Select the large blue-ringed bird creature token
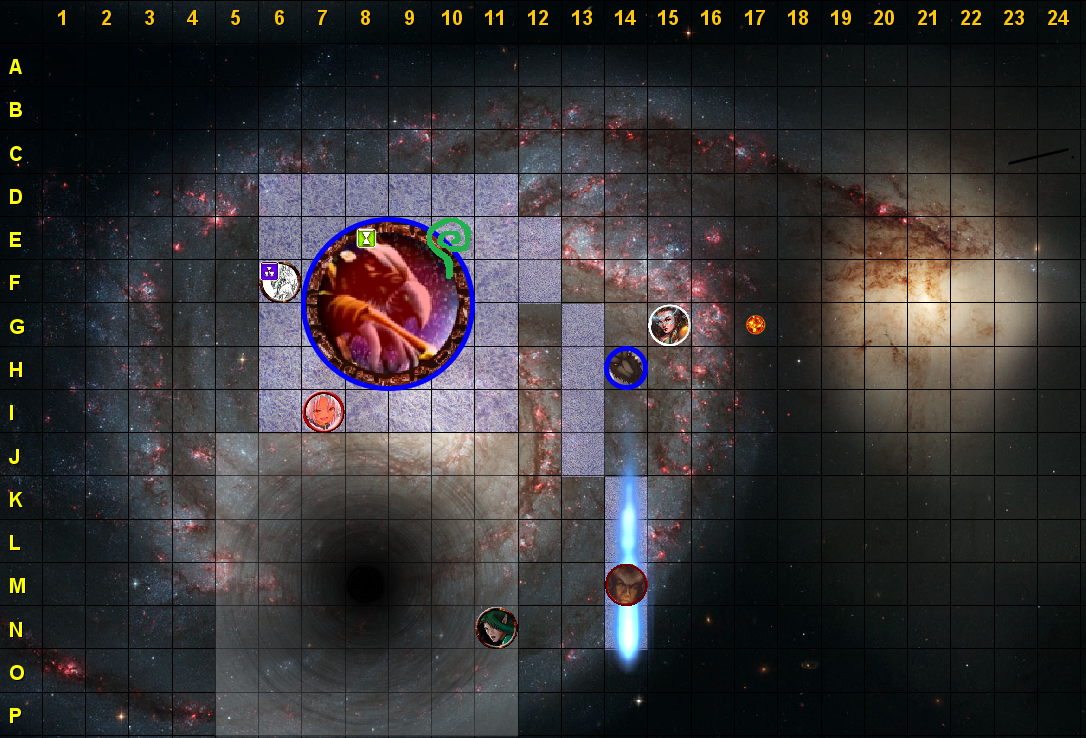This screenshot has height=738, width=1086. [x=388, y=304]
